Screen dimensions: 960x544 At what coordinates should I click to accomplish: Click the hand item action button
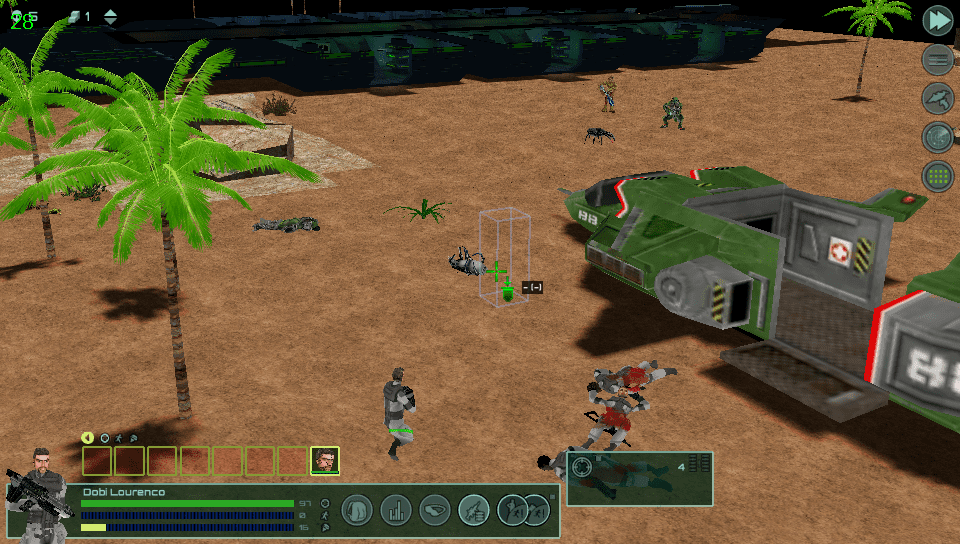click(x=435, y=510)
